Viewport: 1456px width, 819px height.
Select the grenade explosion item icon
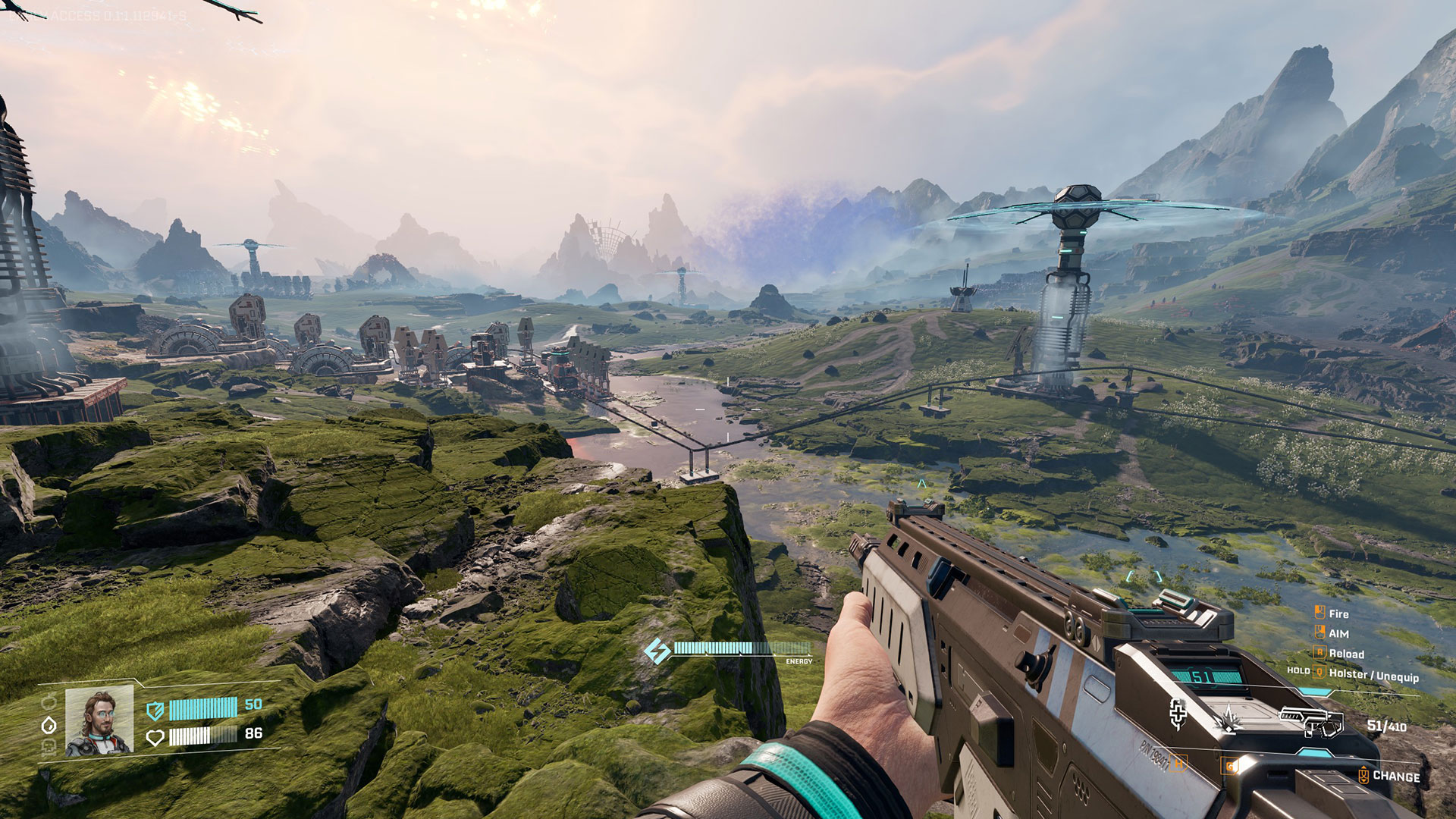tap(1228, 718)
